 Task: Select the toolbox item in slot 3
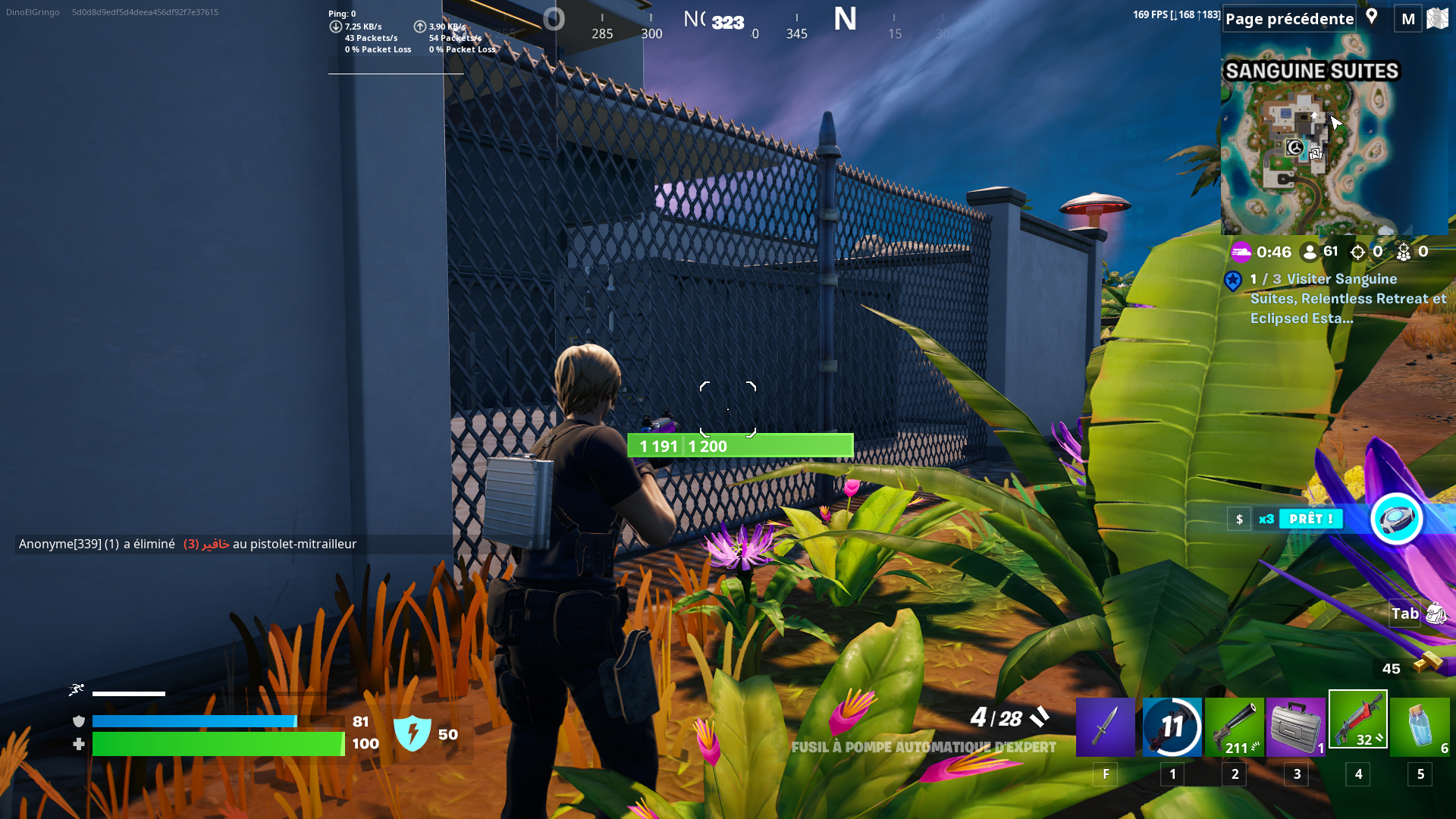[x=1296, y=726]
